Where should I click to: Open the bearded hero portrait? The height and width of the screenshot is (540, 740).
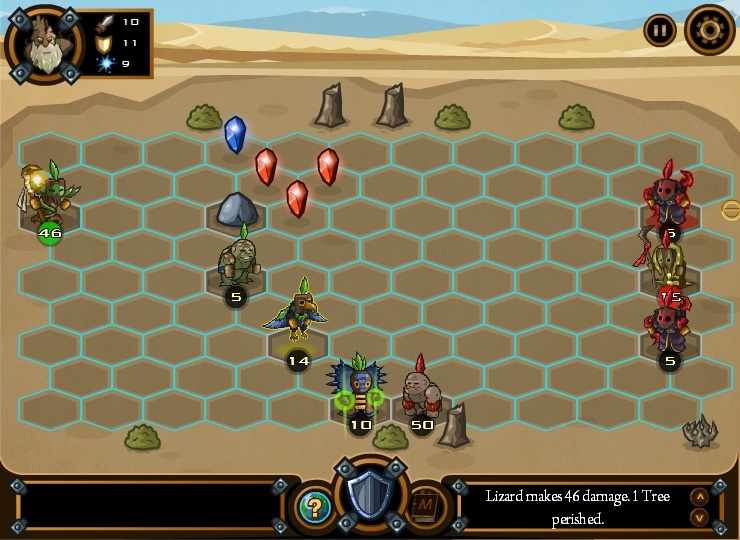[x=45, y=45]
